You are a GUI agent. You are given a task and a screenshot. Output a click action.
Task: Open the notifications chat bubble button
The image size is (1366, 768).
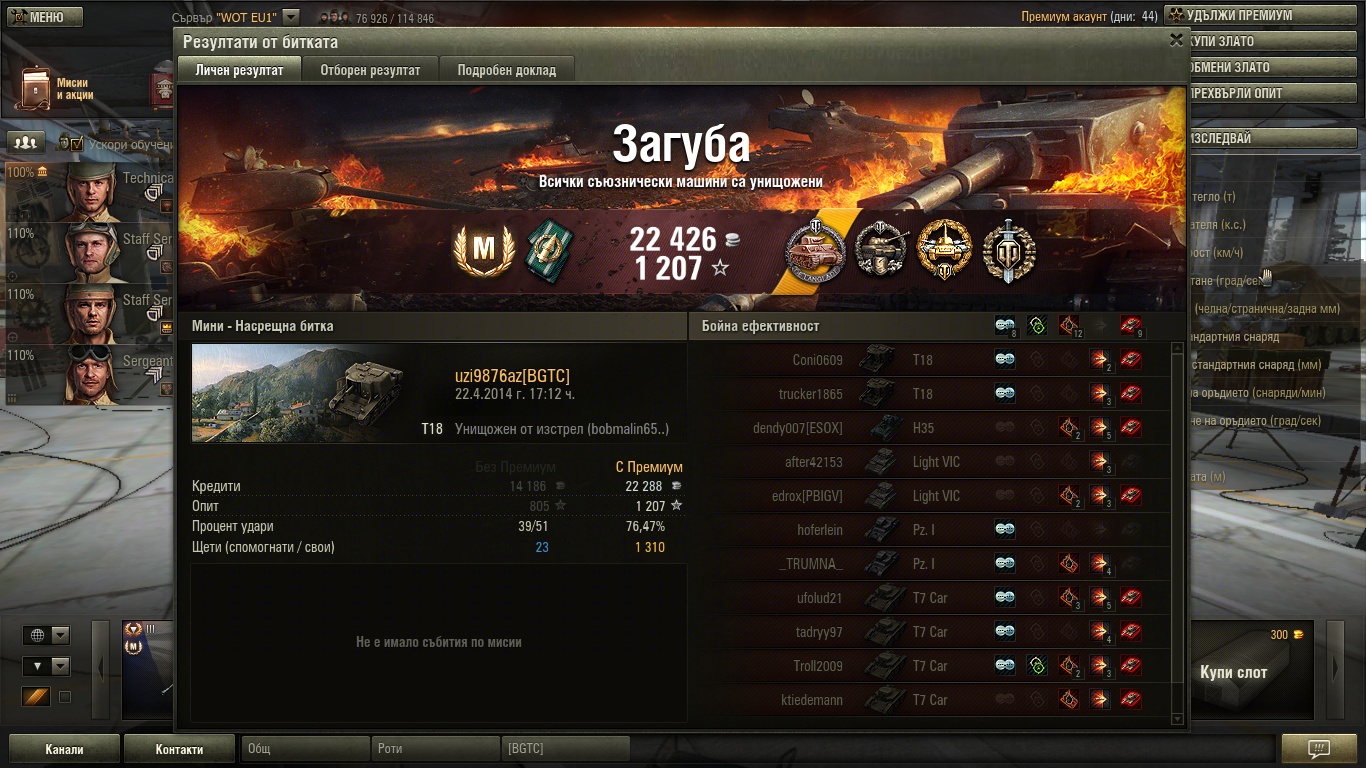(x=1318, y=749)
